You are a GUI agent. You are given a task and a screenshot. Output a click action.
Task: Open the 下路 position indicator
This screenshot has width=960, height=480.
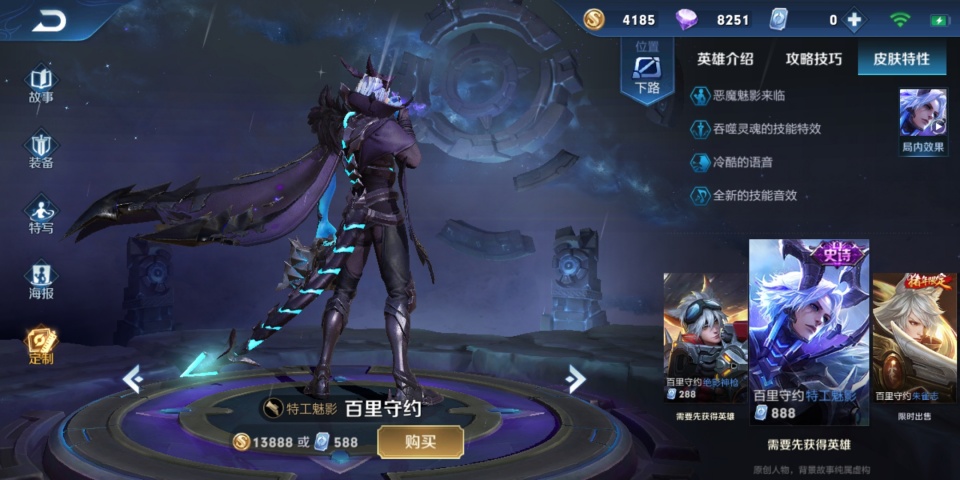[x=647, y=72]
